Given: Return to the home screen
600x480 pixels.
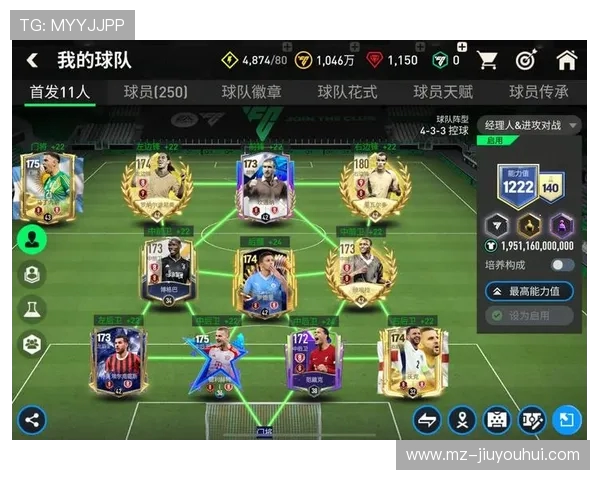Looking at the screenshot, I should pyautogui.click(x=566, y=60).
